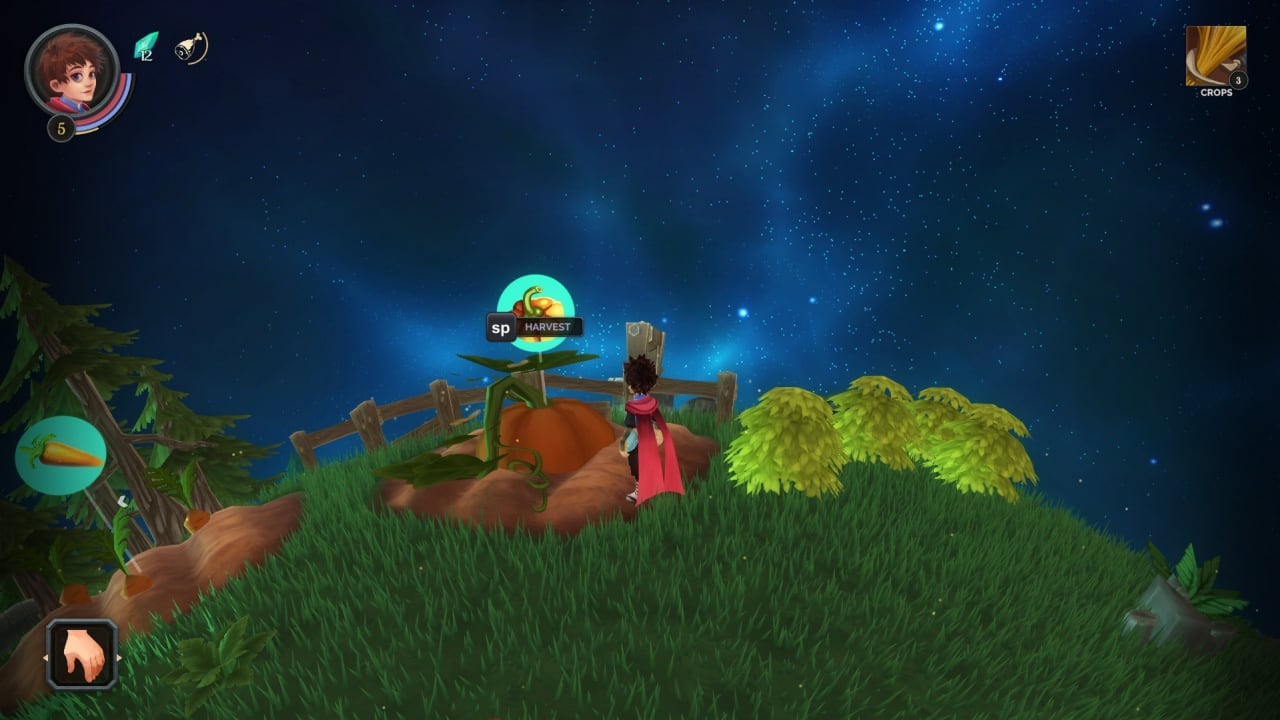This screenshot has height=720, width=1280.
Task: Open the Crops inventory icon
Action: click(1215, 56)
